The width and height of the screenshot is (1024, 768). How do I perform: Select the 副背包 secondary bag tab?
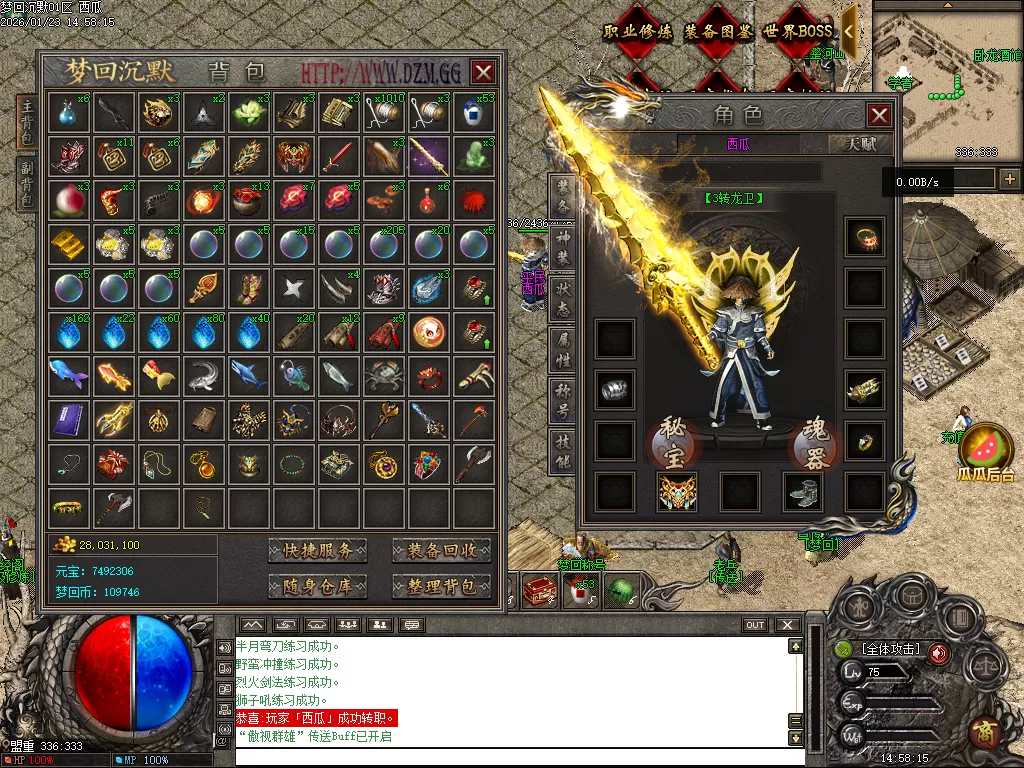[27, 183]
